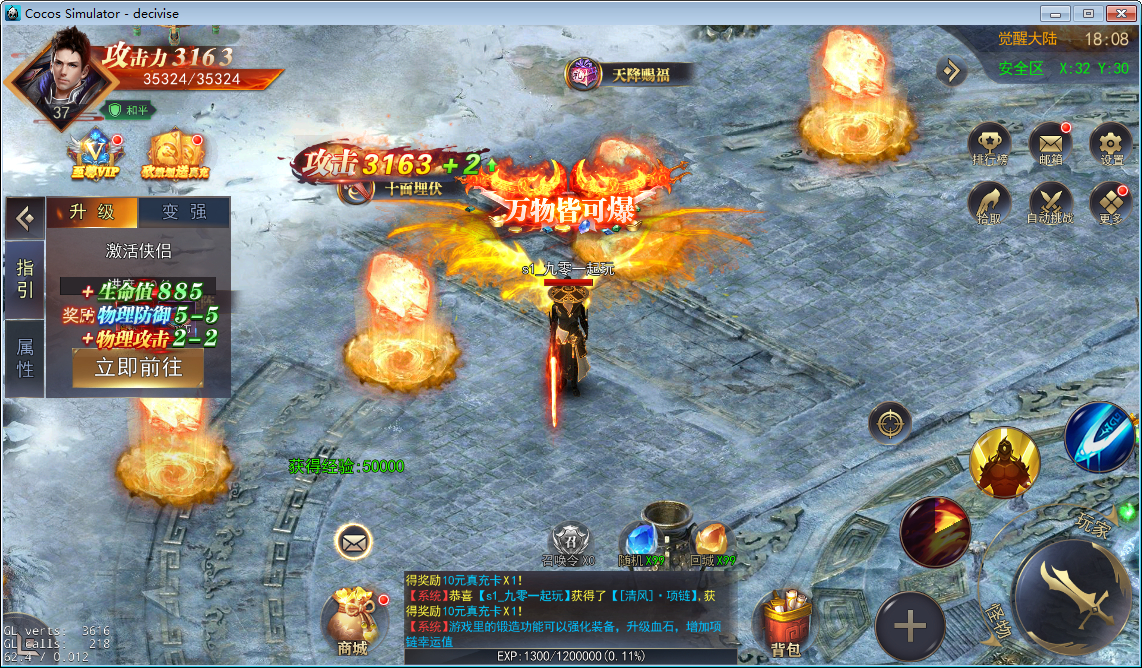Collapse the guide panel with the arrow

[25, 216]
